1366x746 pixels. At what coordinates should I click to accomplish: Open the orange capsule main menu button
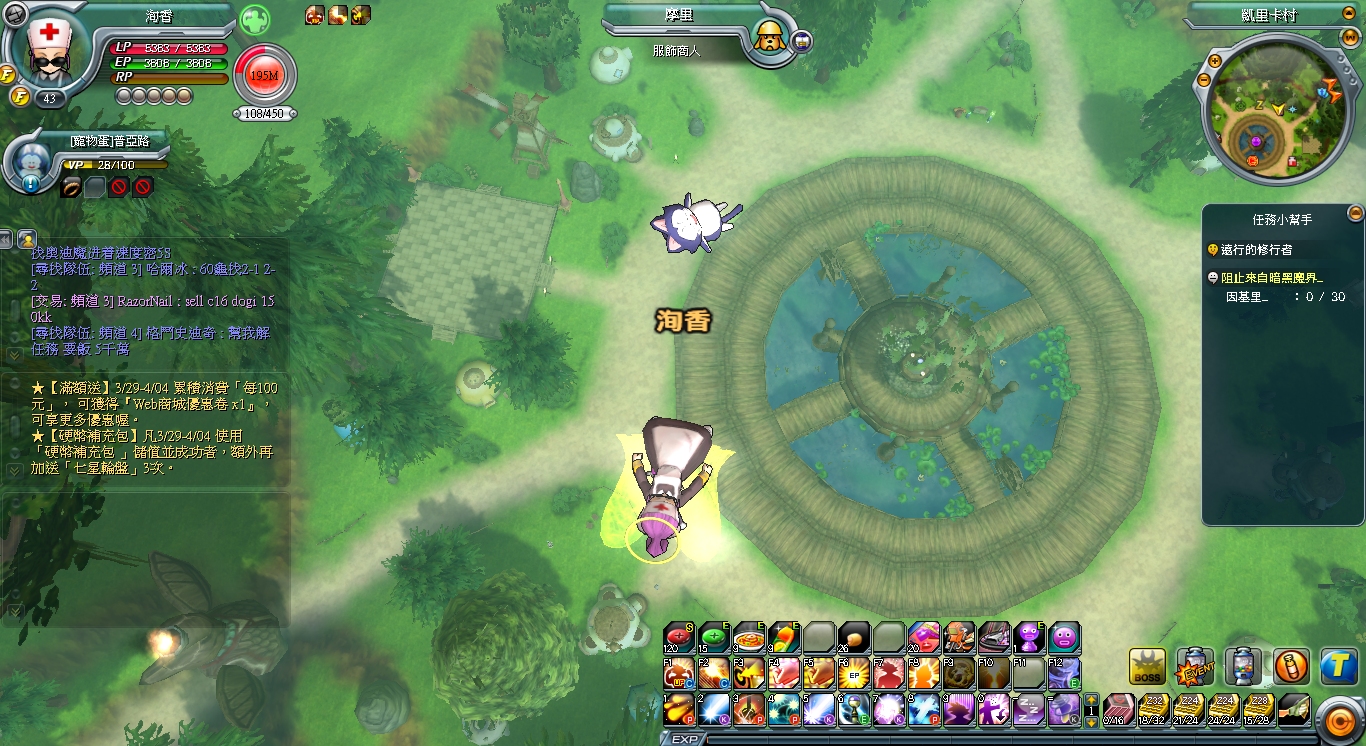(x=1337, y=717)
